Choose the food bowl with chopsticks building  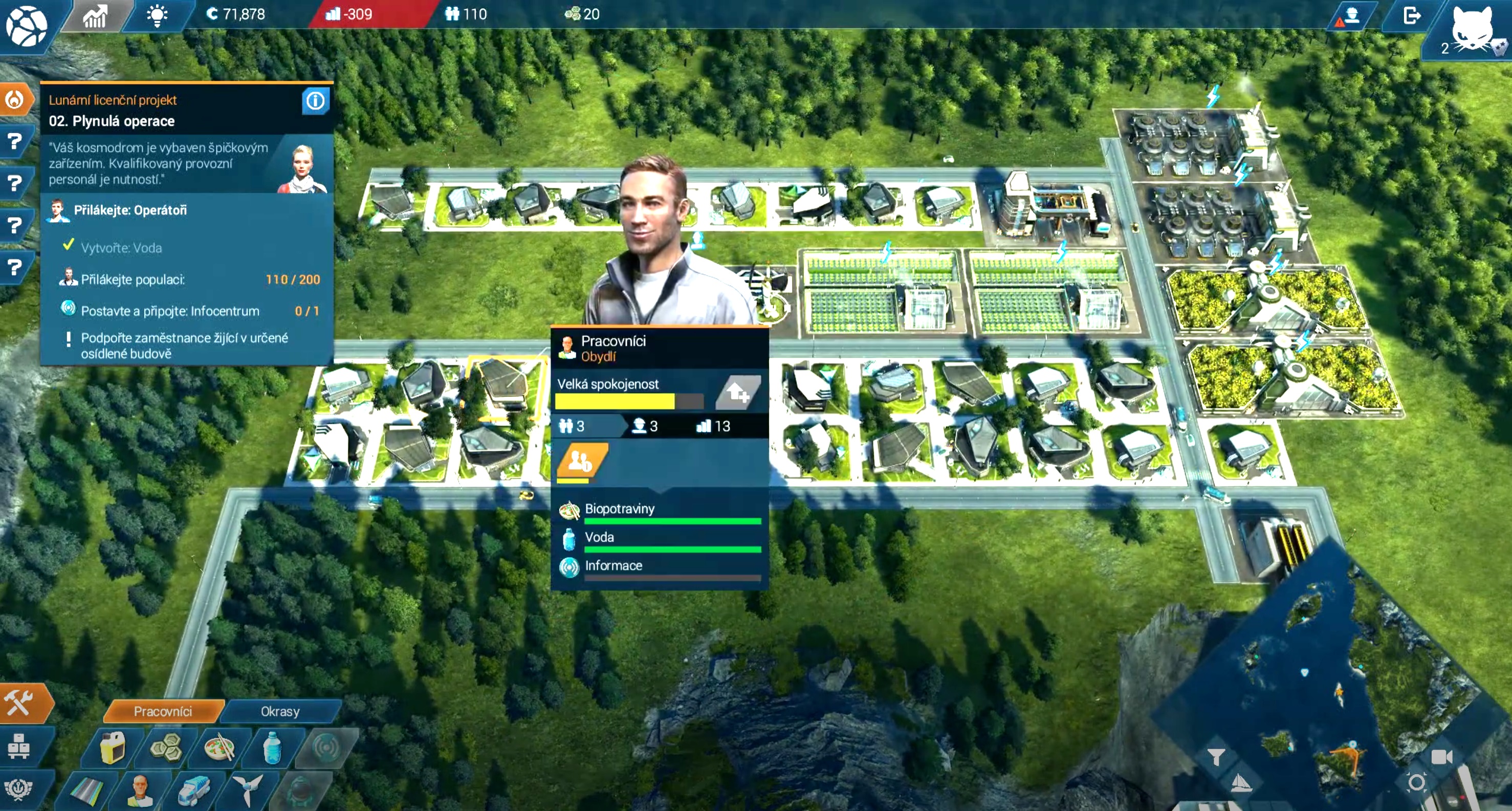220,747
